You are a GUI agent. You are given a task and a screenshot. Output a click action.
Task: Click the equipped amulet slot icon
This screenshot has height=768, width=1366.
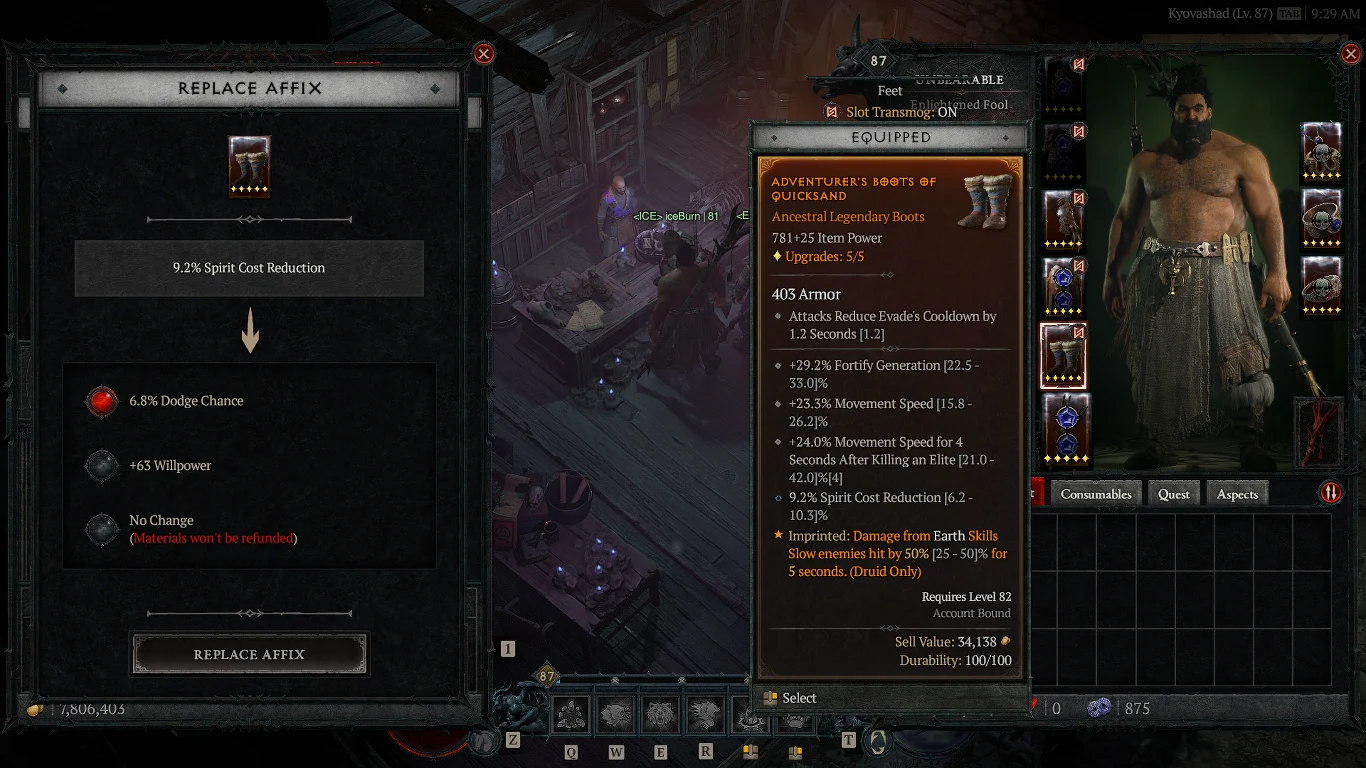1322,150
